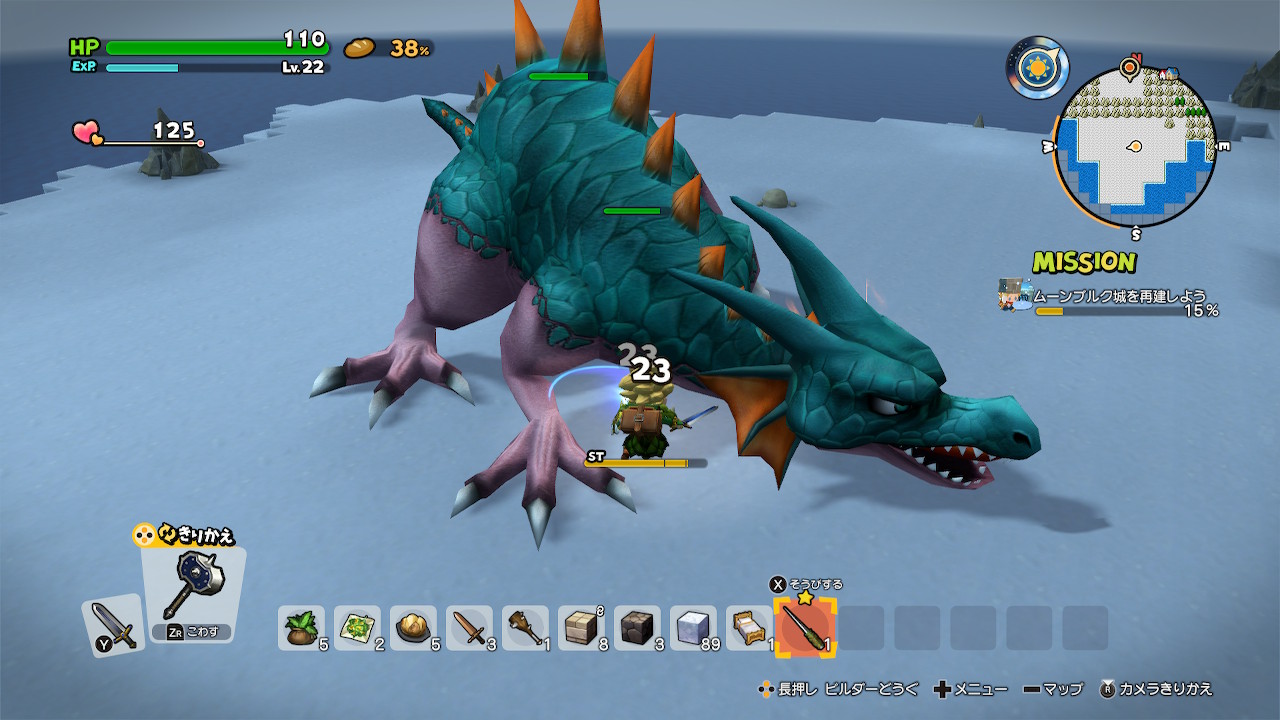Select the dark cobblestone block slot
The height and width of the screenshot is (720, 1280).
pos(636,627)
